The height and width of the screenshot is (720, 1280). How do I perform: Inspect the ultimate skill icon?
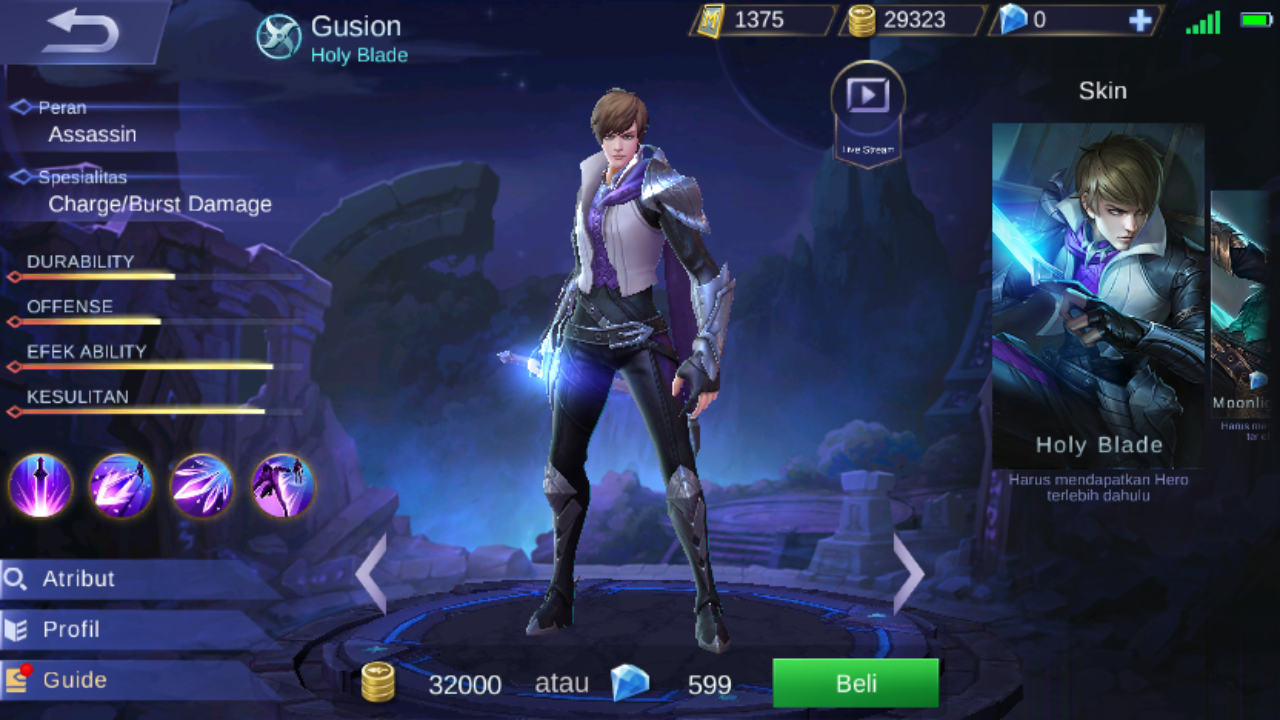(x=283, y=486)
